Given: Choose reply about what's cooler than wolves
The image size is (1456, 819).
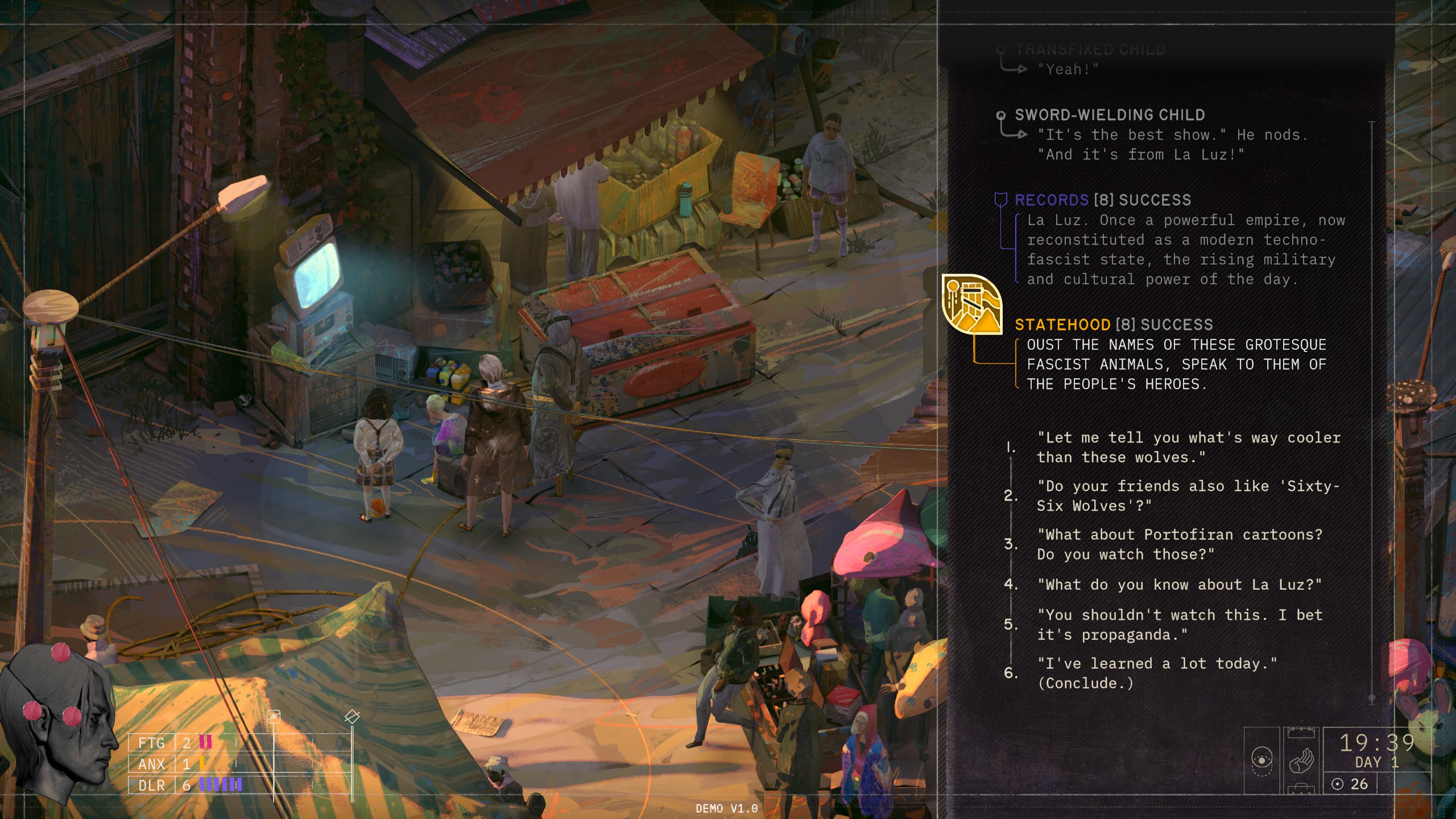Looking at the screenshot, I should click(x=1188, y=448).
